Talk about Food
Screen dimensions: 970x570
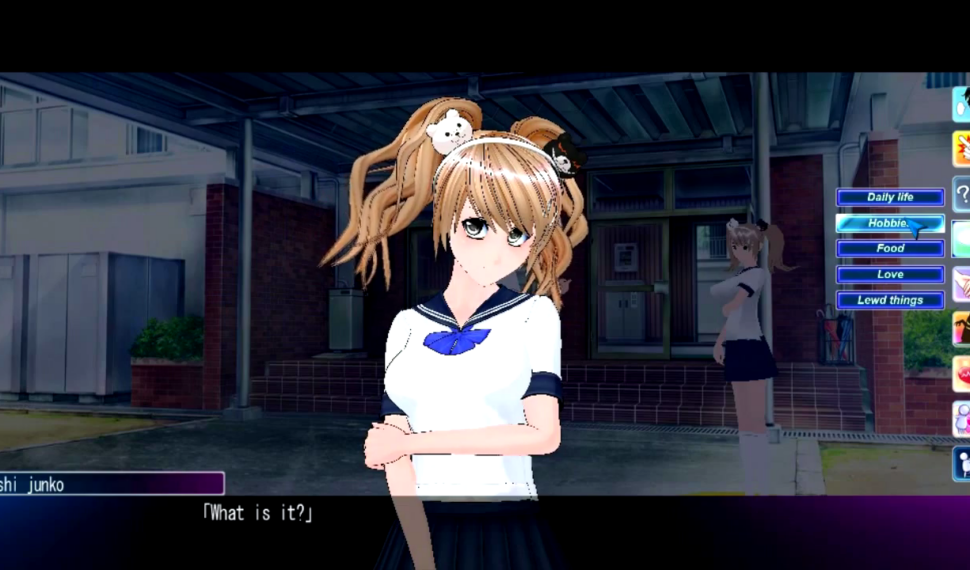click(890, 248)
